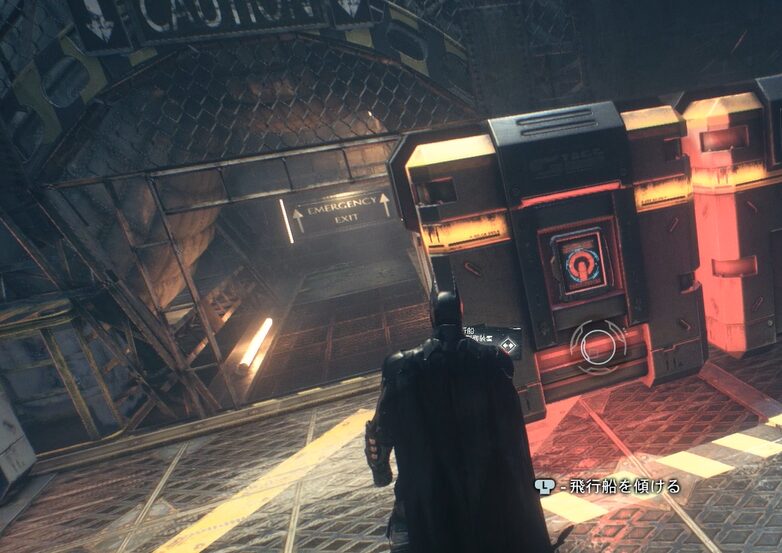The image size is (782, 553).
Task: Click the circular aiming reticle
Action: coord(598,345)
